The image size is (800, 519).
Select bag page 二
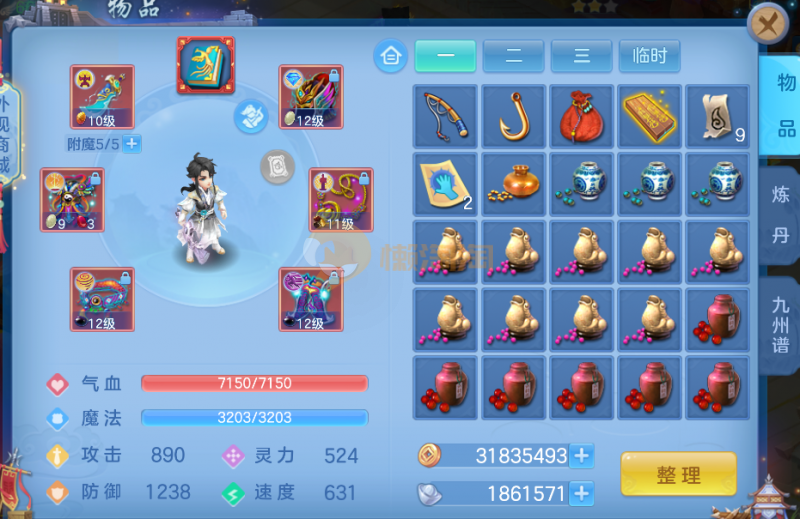[x=513, y=56]
